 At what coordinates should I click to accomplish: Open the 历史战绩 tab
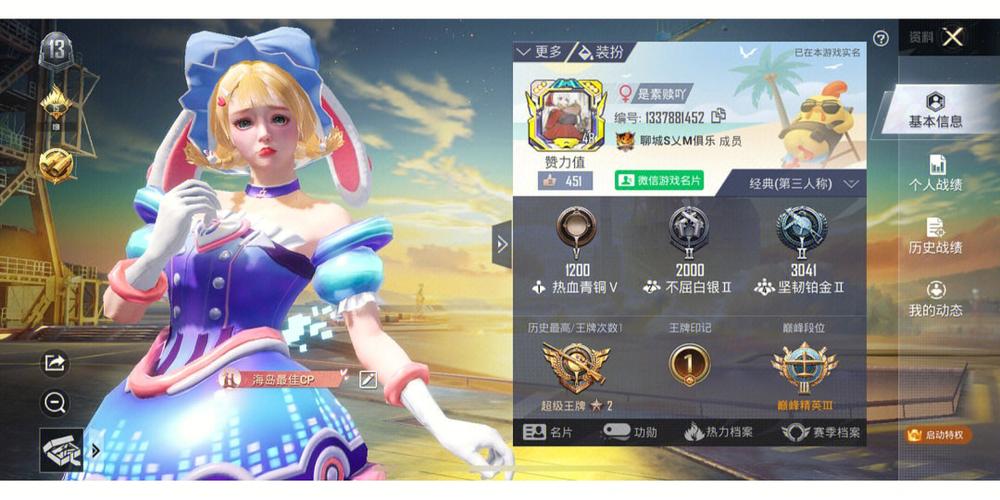(935, 236)
